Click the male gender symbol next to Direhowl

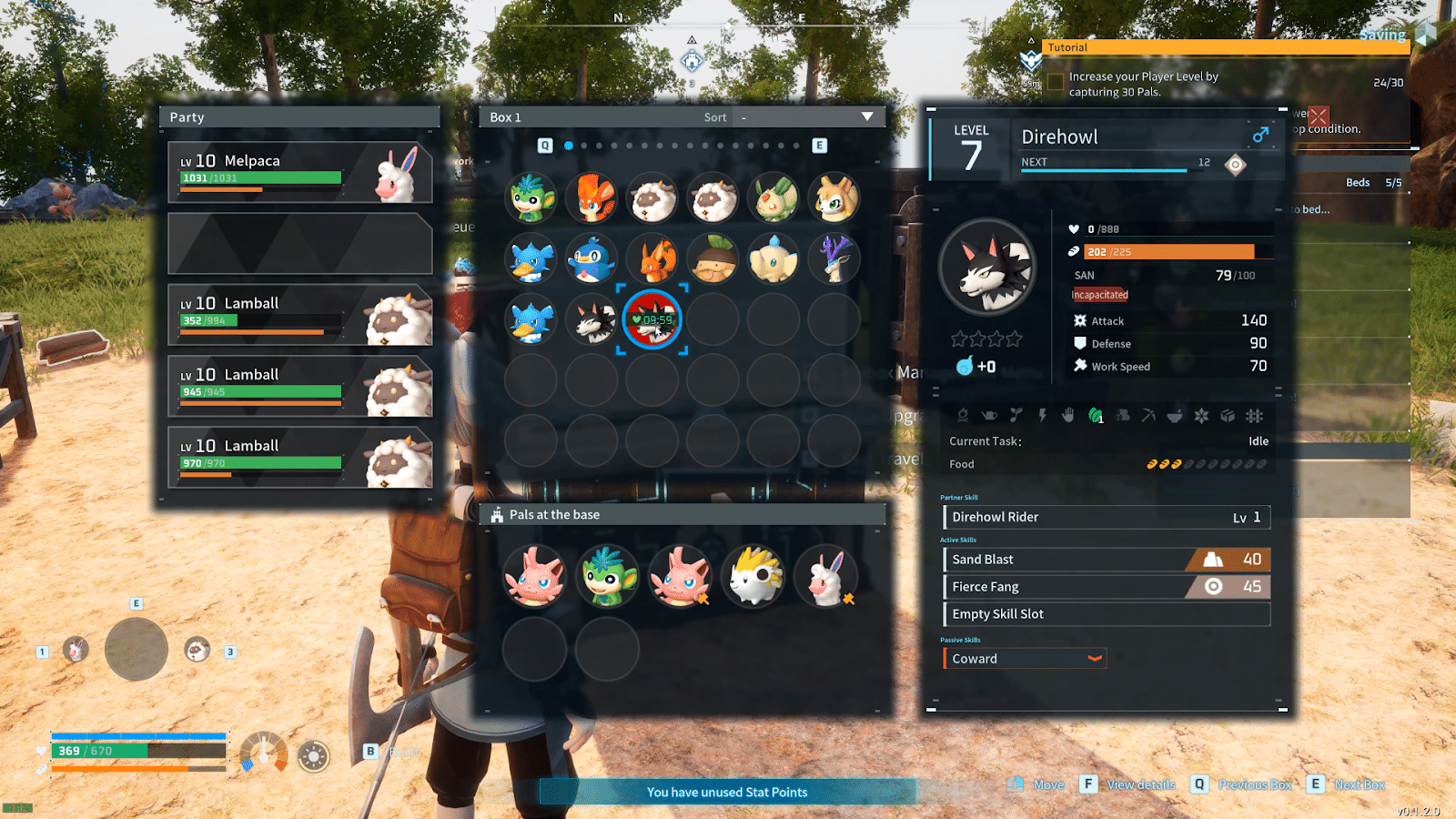(1259, 136)
